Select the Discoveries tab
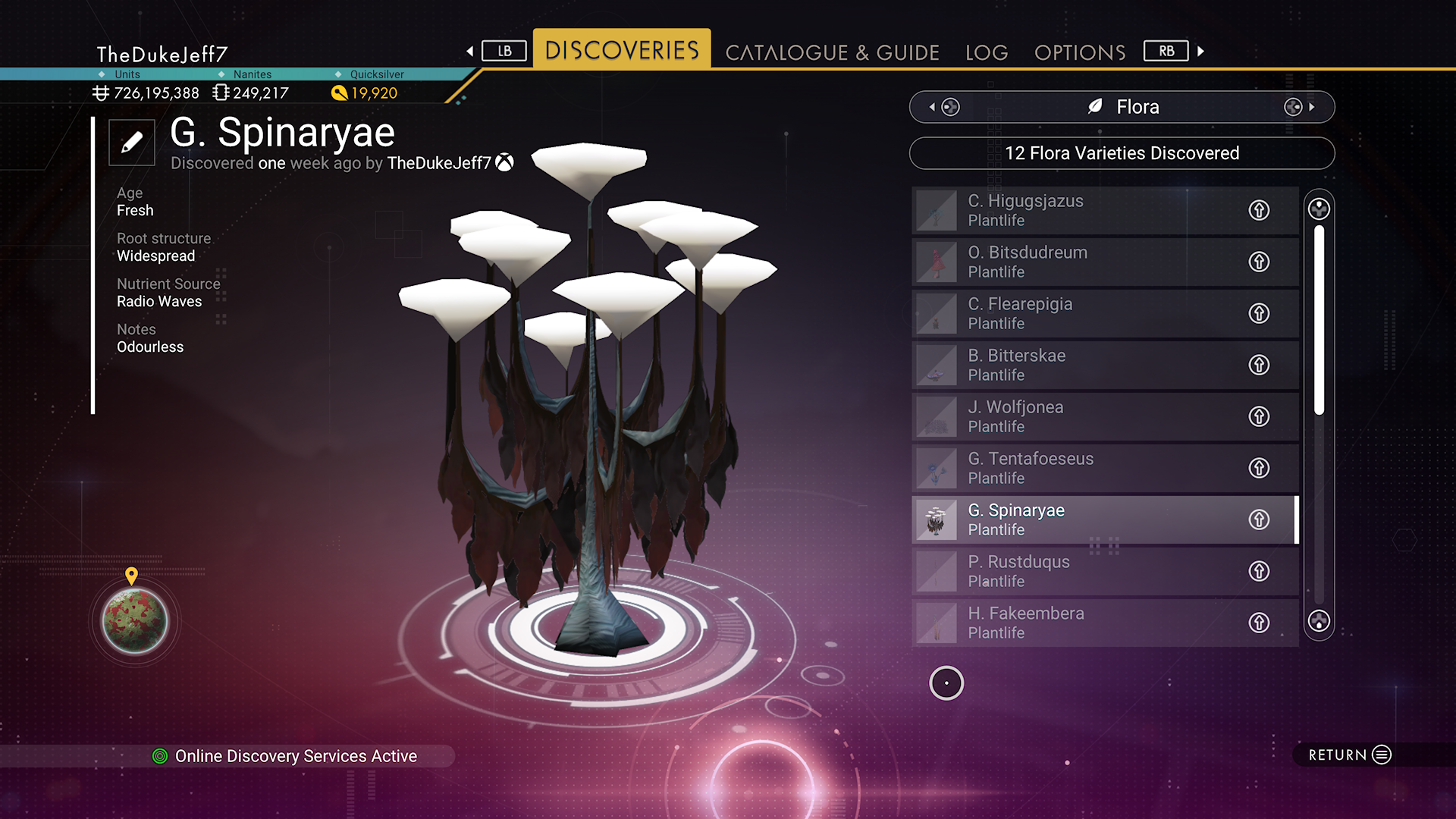This screenshot has height=819, width=1456. [x=622, y=50]
